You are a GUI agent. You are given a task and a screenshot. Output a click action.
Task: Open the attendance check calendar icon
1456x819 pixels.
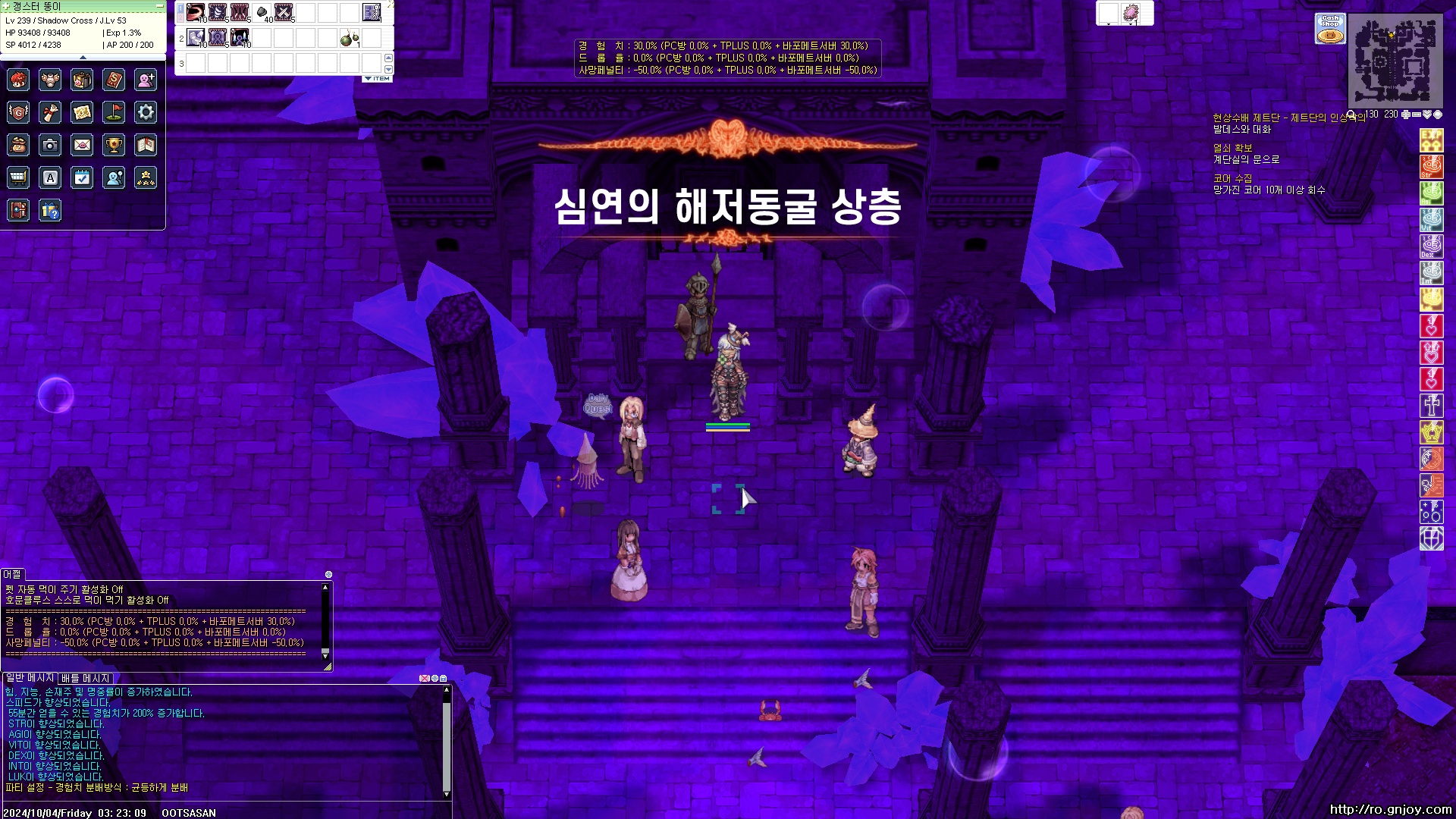tap(82, 177)
